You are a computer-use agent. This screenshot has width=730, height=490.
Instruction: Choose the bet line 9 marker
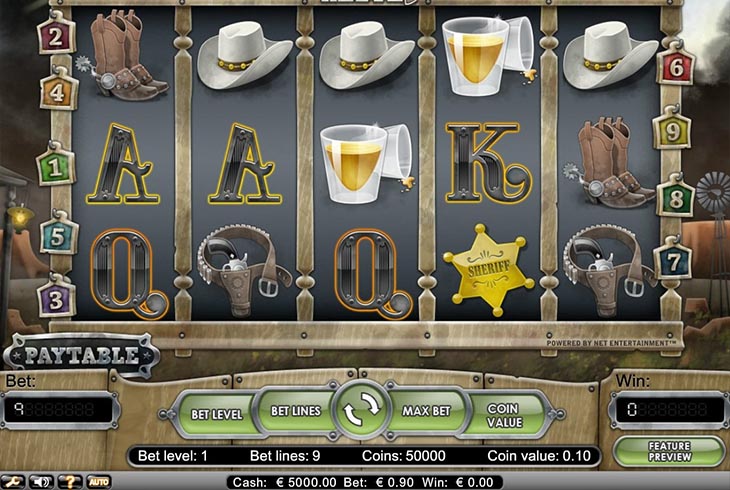coord(672,130)
